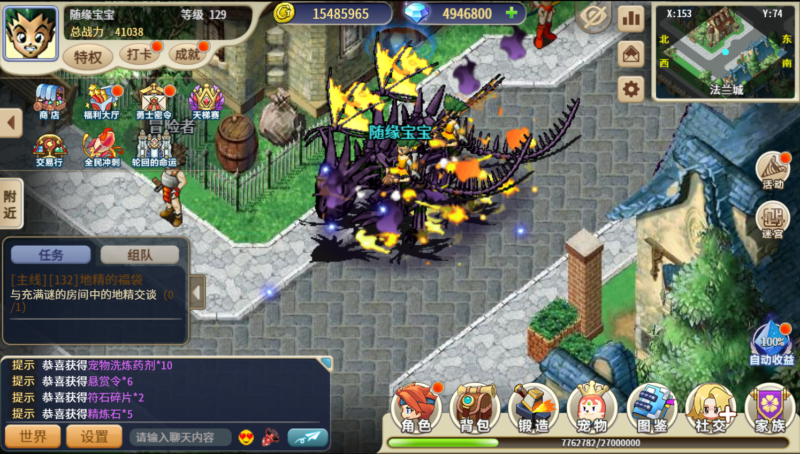The height and width of the screenshot is (454, 800).
Task: Open the 活动 events menu
Action: point(772,170)
